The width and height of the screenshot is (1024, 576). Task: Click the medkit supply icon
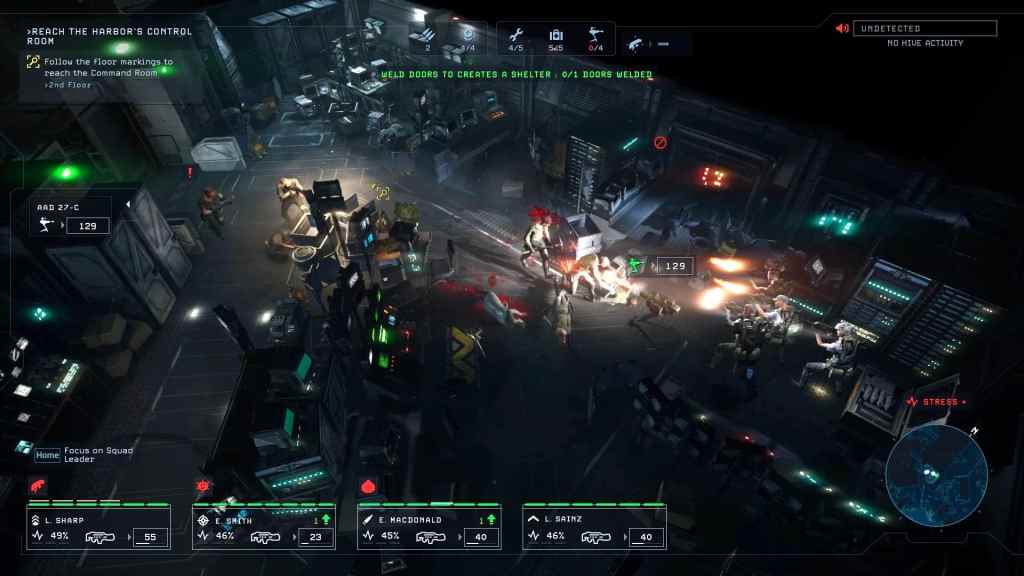[556, 36]
